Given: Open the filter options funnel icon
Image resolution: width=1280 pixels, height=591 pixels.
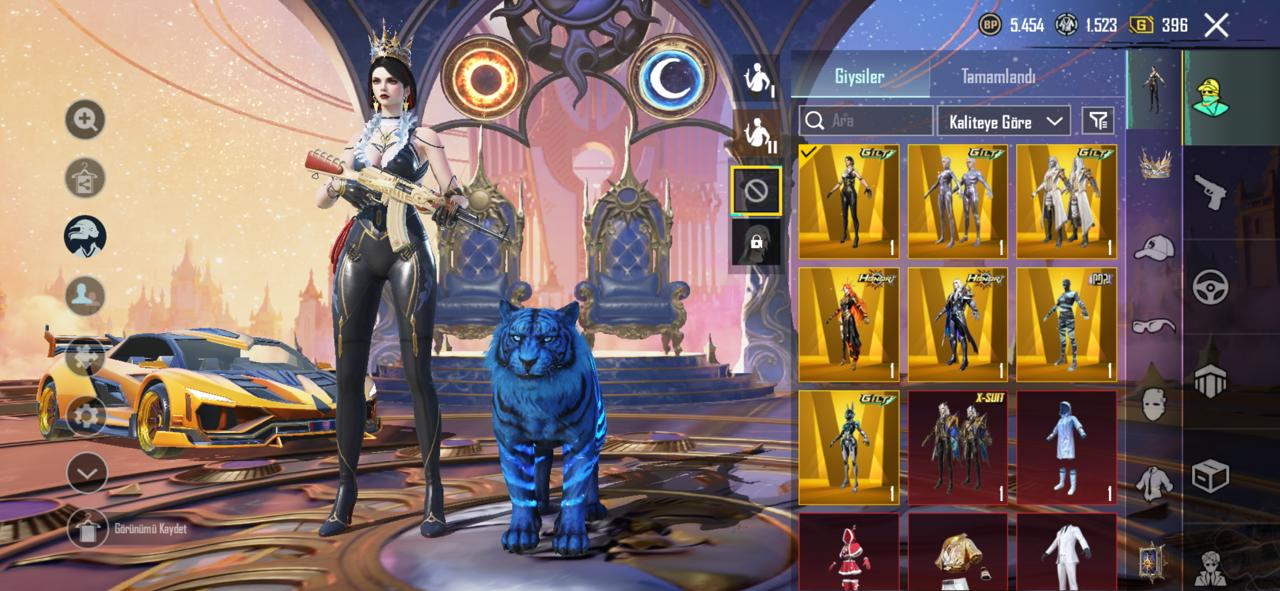Looking at the screenshot, I should (x=1098, y=121).
